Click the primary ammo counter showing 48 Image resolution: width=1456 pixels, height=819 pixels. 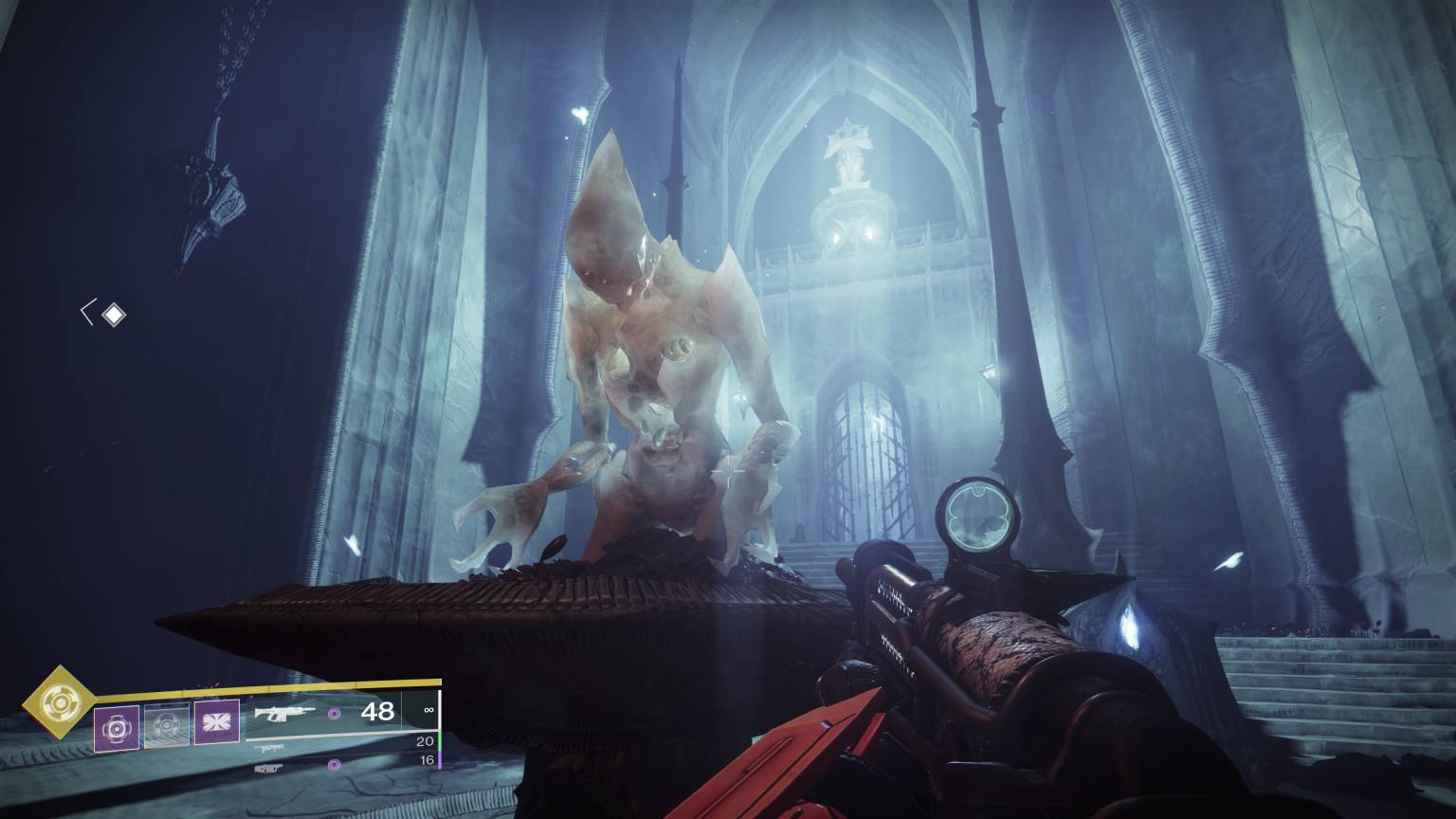(x=379, y=711)
